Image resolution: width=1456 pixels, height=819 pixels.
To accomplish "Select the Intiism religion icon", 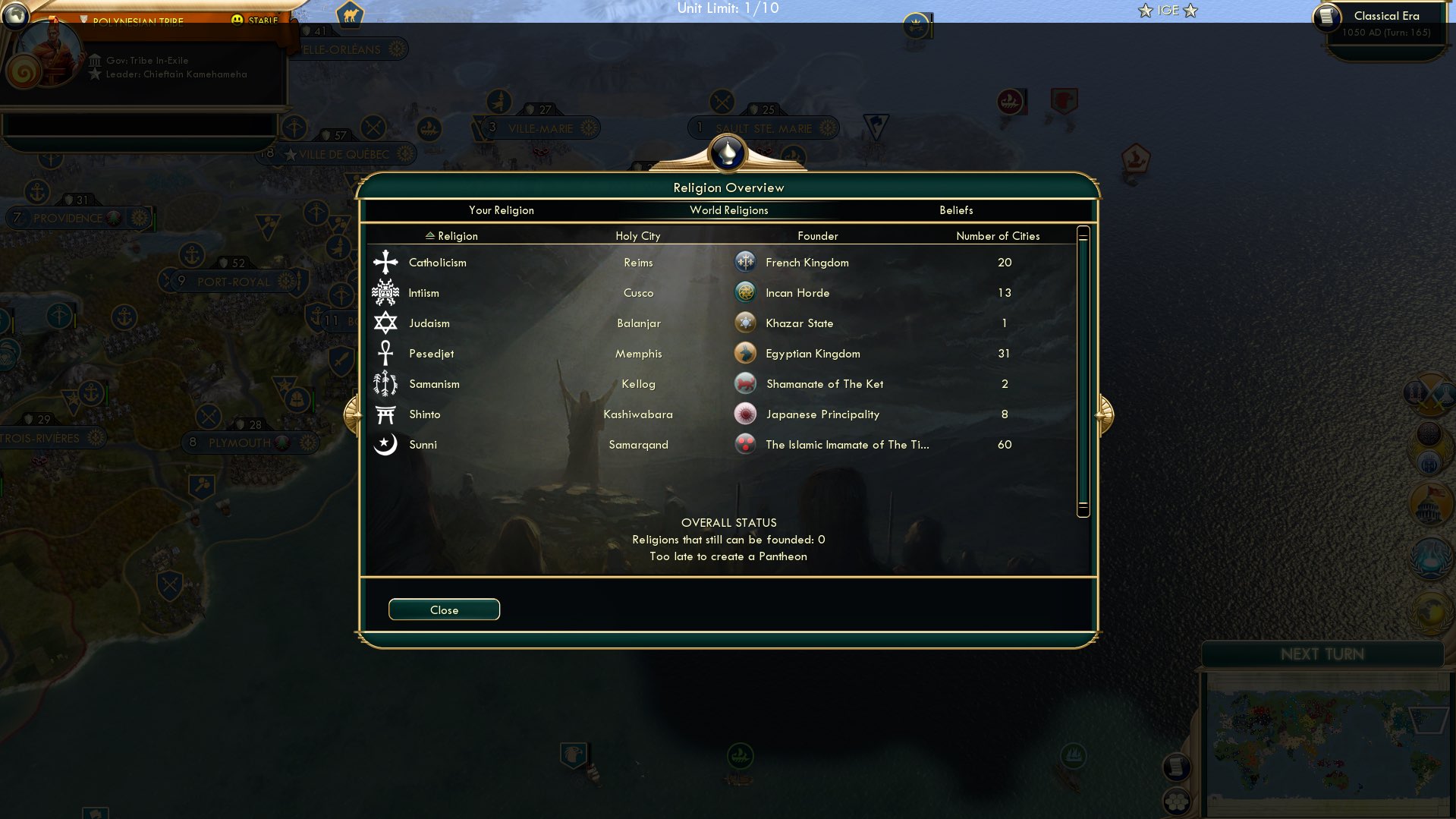I will coord(385,292).
